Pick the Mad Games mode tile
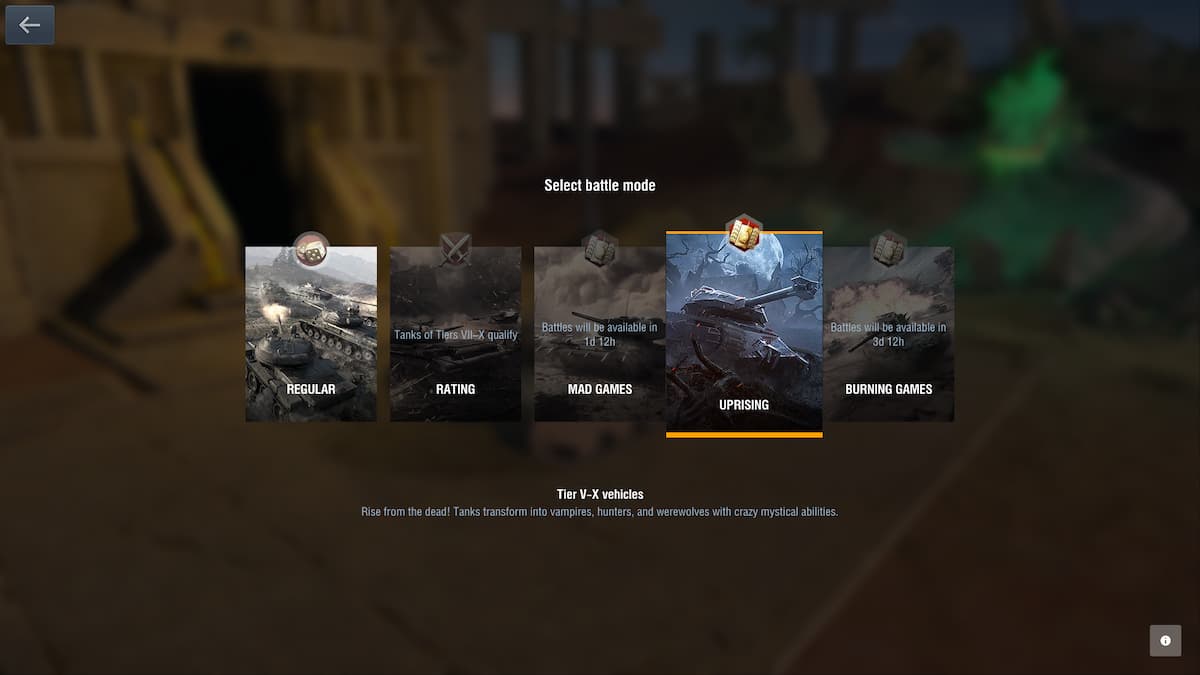 [599, 334]
